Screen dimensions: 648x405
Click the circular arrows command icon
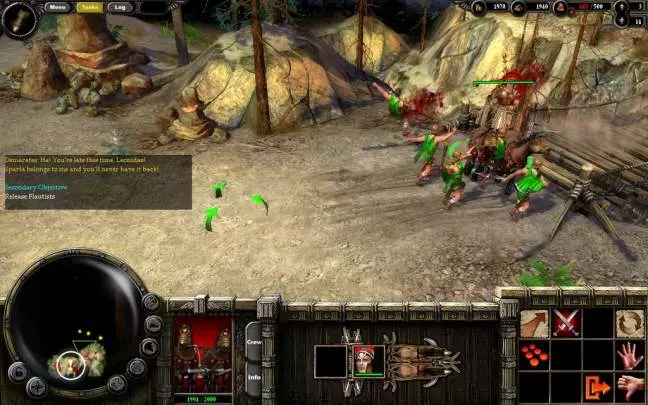pos(630,323)
